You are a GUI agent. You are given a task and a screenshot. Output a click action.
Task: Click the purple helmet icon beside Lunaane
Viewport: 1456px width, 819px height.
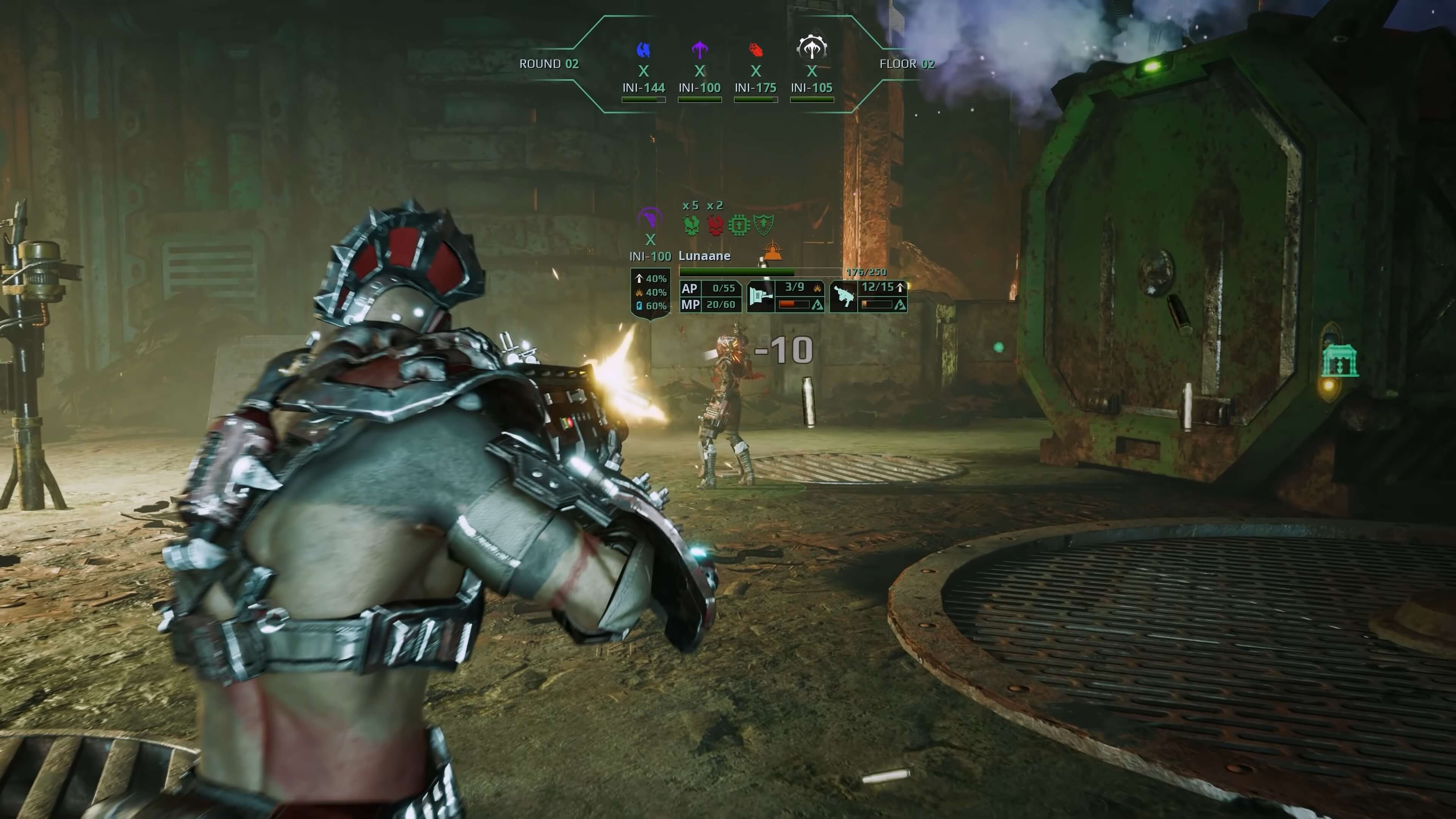click(x=650, y=218)
